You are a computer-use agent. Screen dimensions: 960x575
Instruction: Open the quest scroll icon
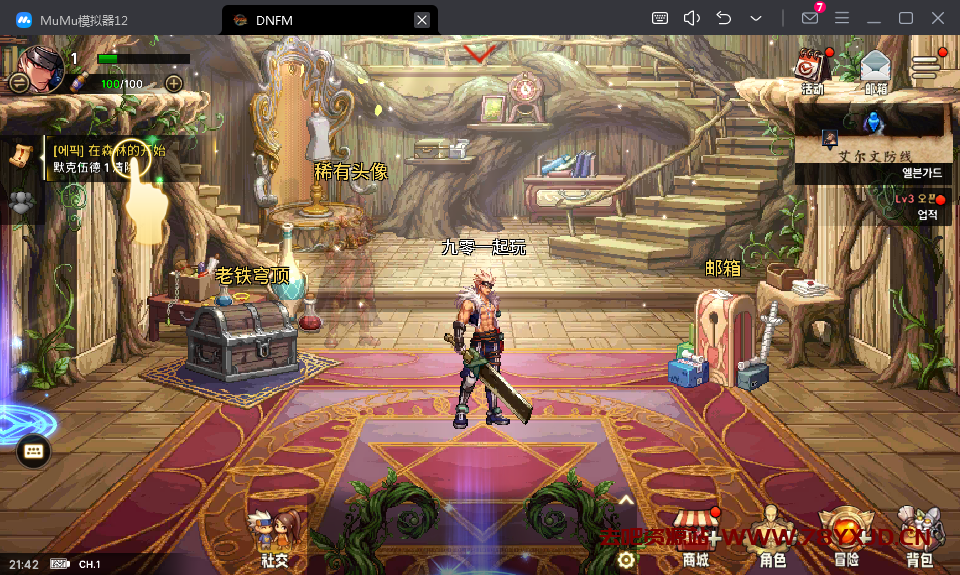tap(19, 154)
